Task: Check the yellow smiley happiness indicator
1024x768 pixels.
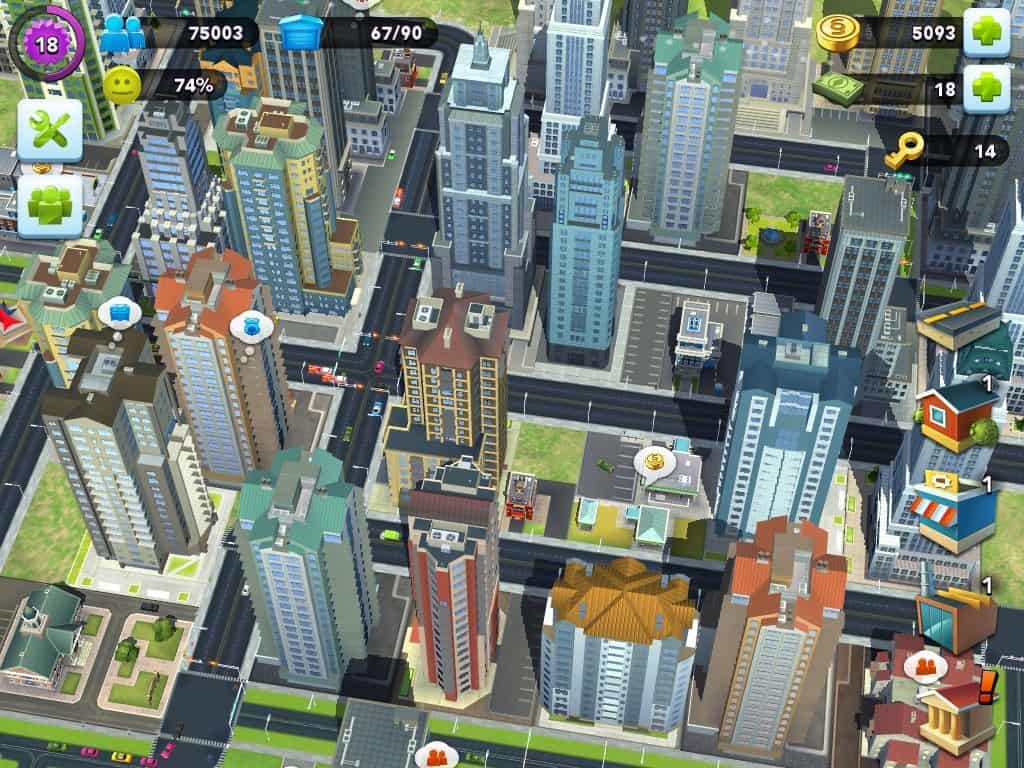Action: 122,86
